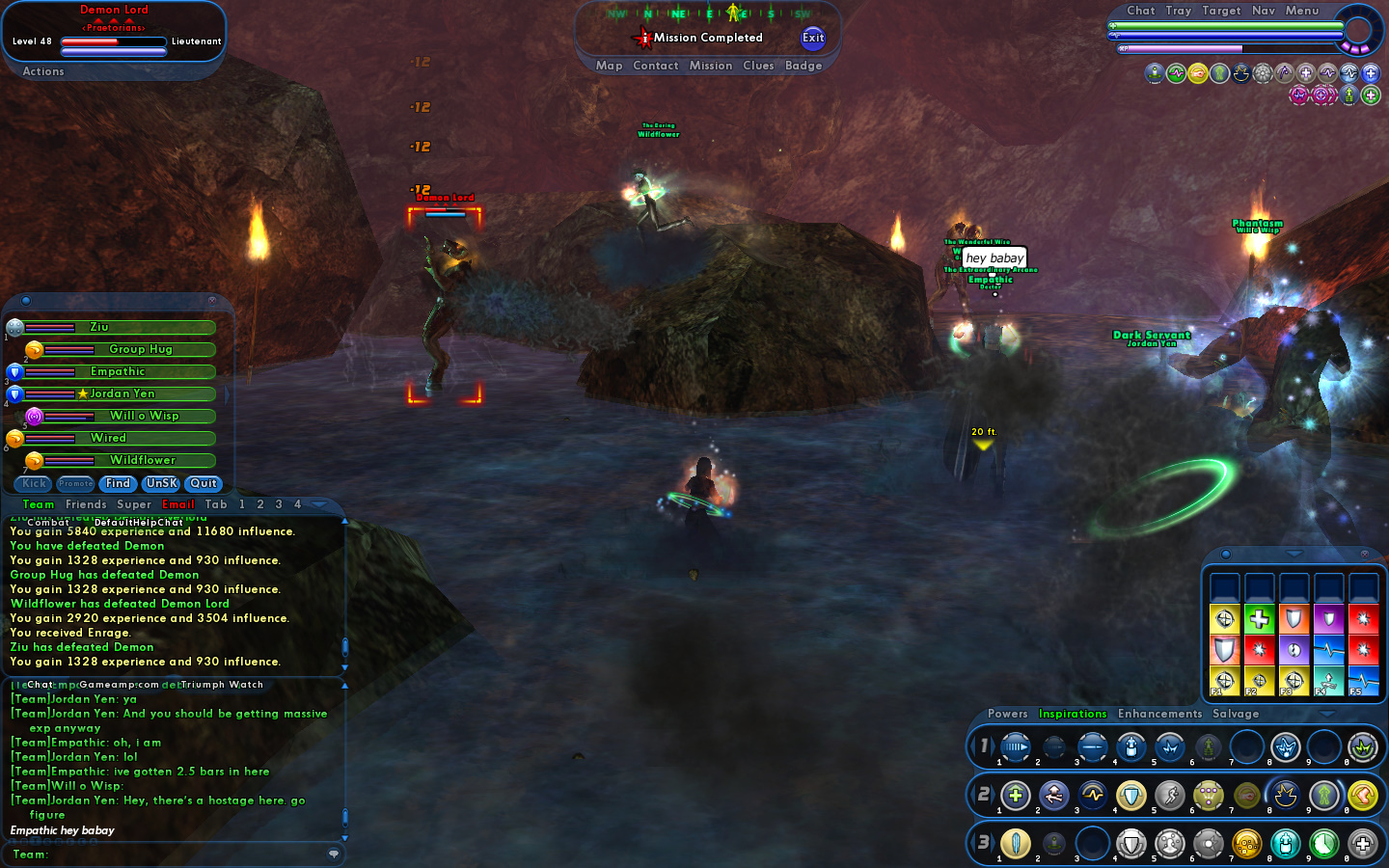Toggle the Nav window
The width and height of the screenshot is (1389, 868).
coord(1263,11)
